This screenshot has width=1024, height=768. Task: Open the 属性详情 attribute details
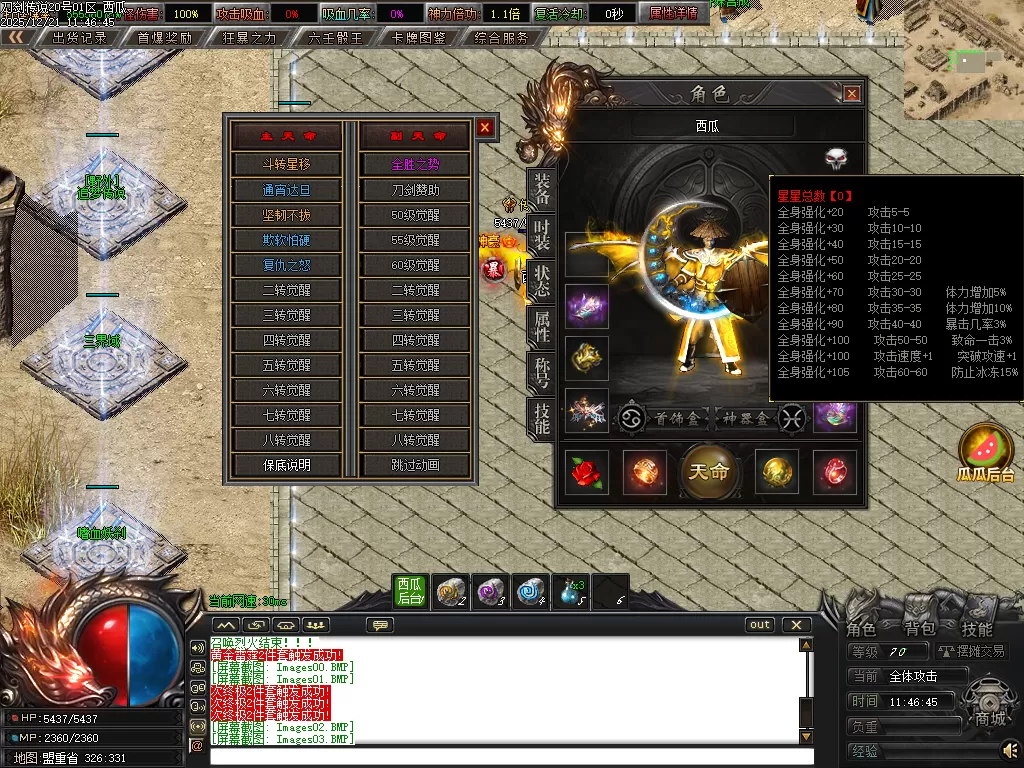pyautogui.click(x=672, y=14)
